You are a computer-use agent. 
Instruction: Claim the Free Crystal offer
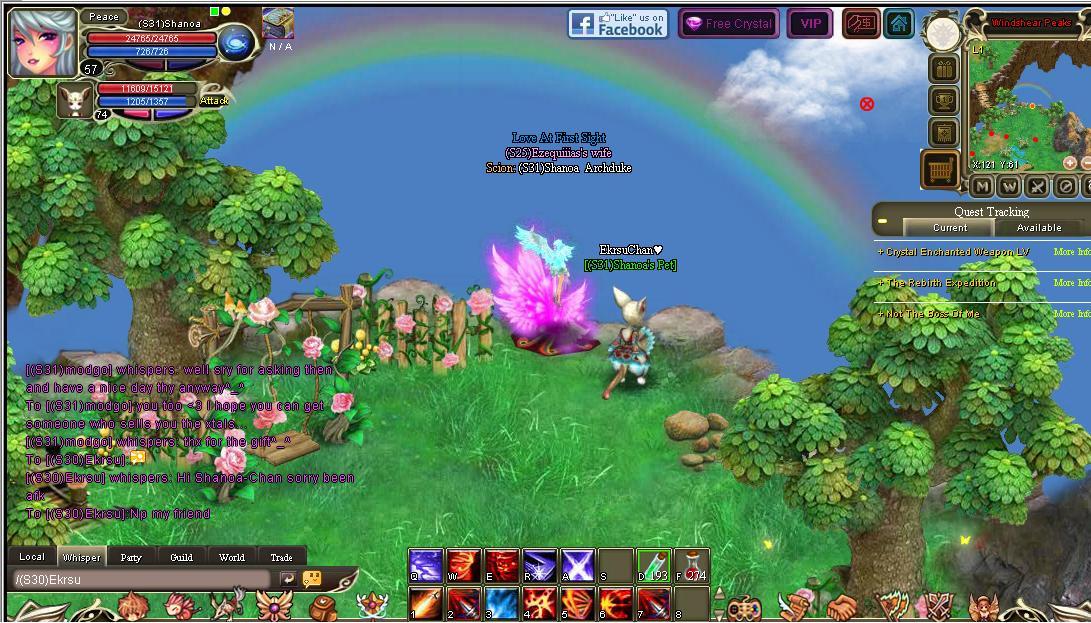(728, 24)
